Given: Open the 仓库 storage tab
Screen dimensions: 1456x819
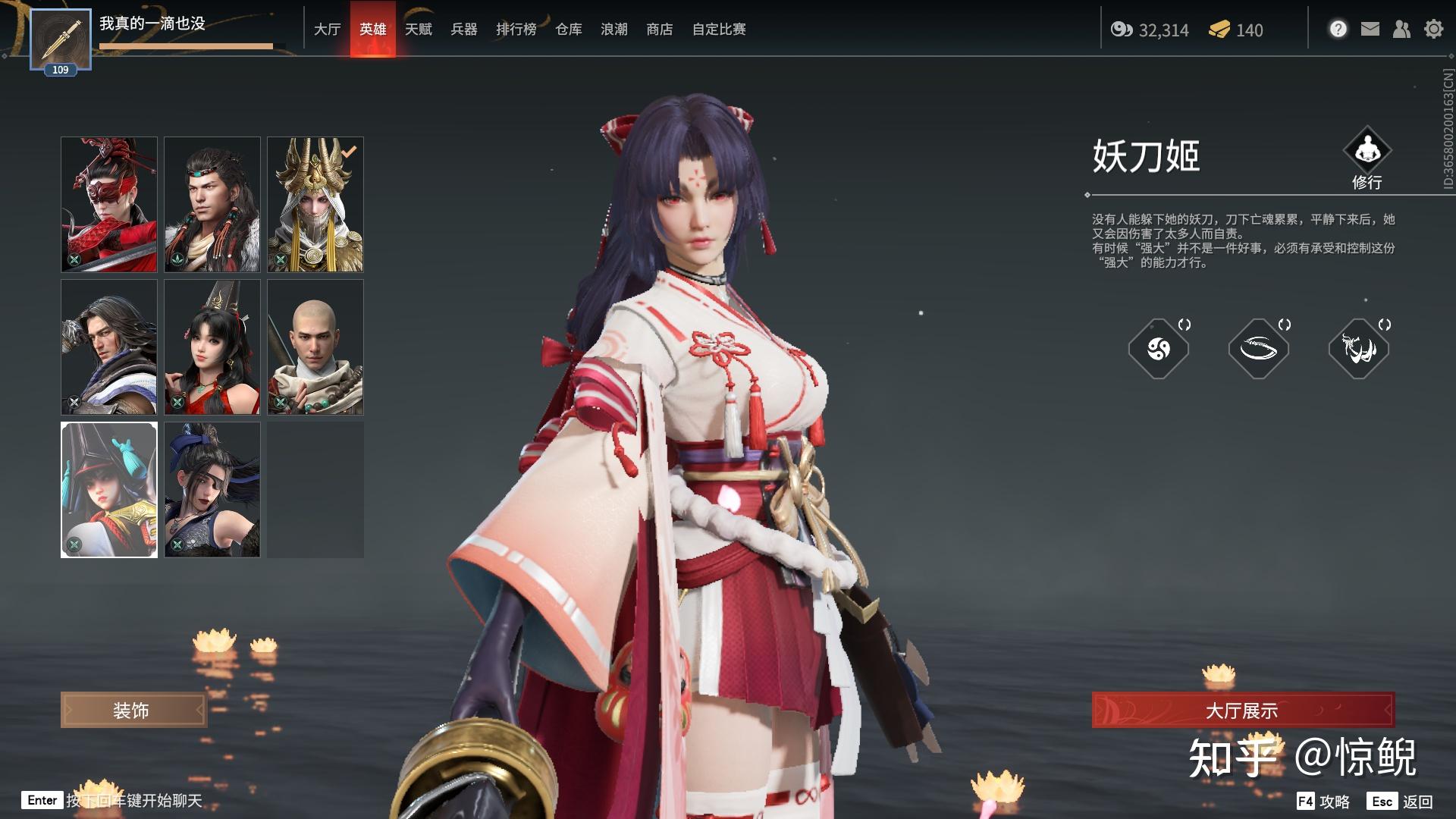Looking at the screenshot, I should (x=568, y=30).
